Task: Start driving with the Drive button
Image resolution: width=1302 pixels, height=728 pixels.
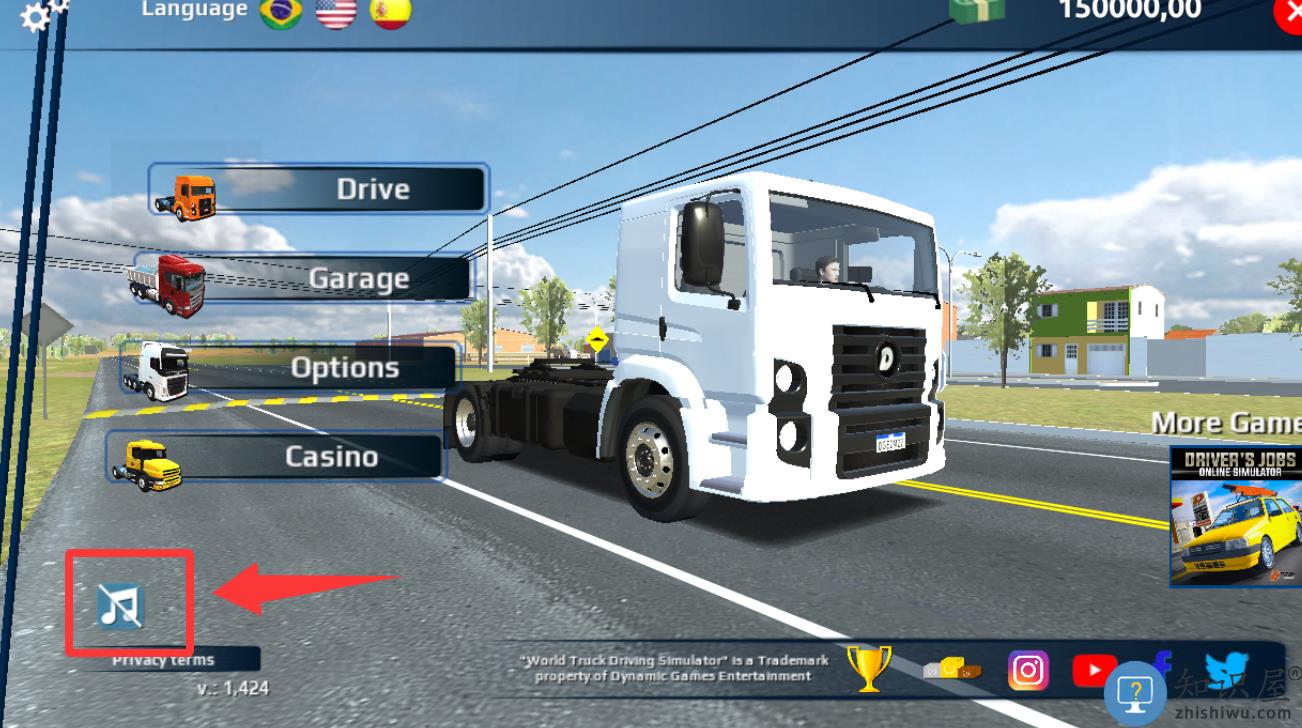Action: [x=320, y=189]
